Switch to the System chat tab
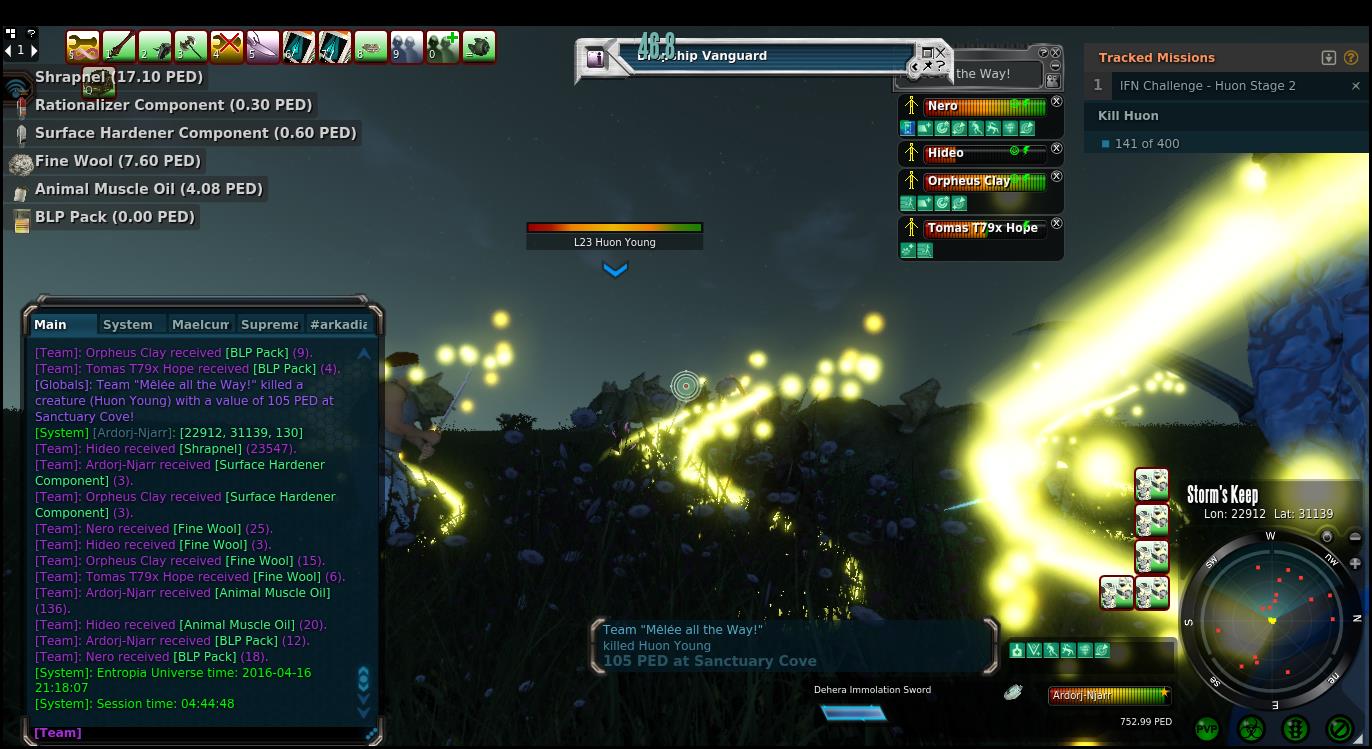1372x749 pixels. click(128, 324)
